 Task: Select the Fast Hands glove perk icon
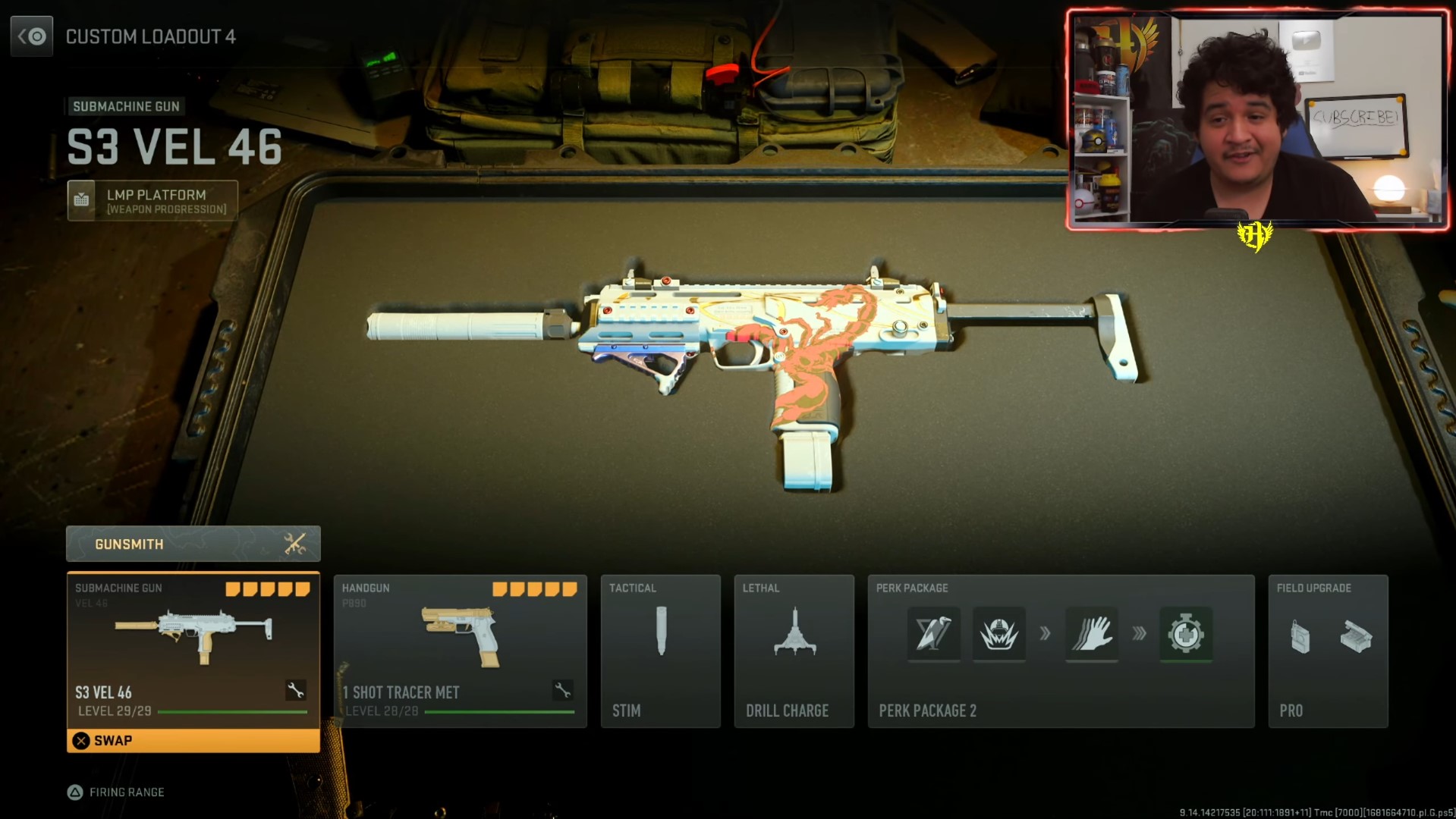(1092, 635)
